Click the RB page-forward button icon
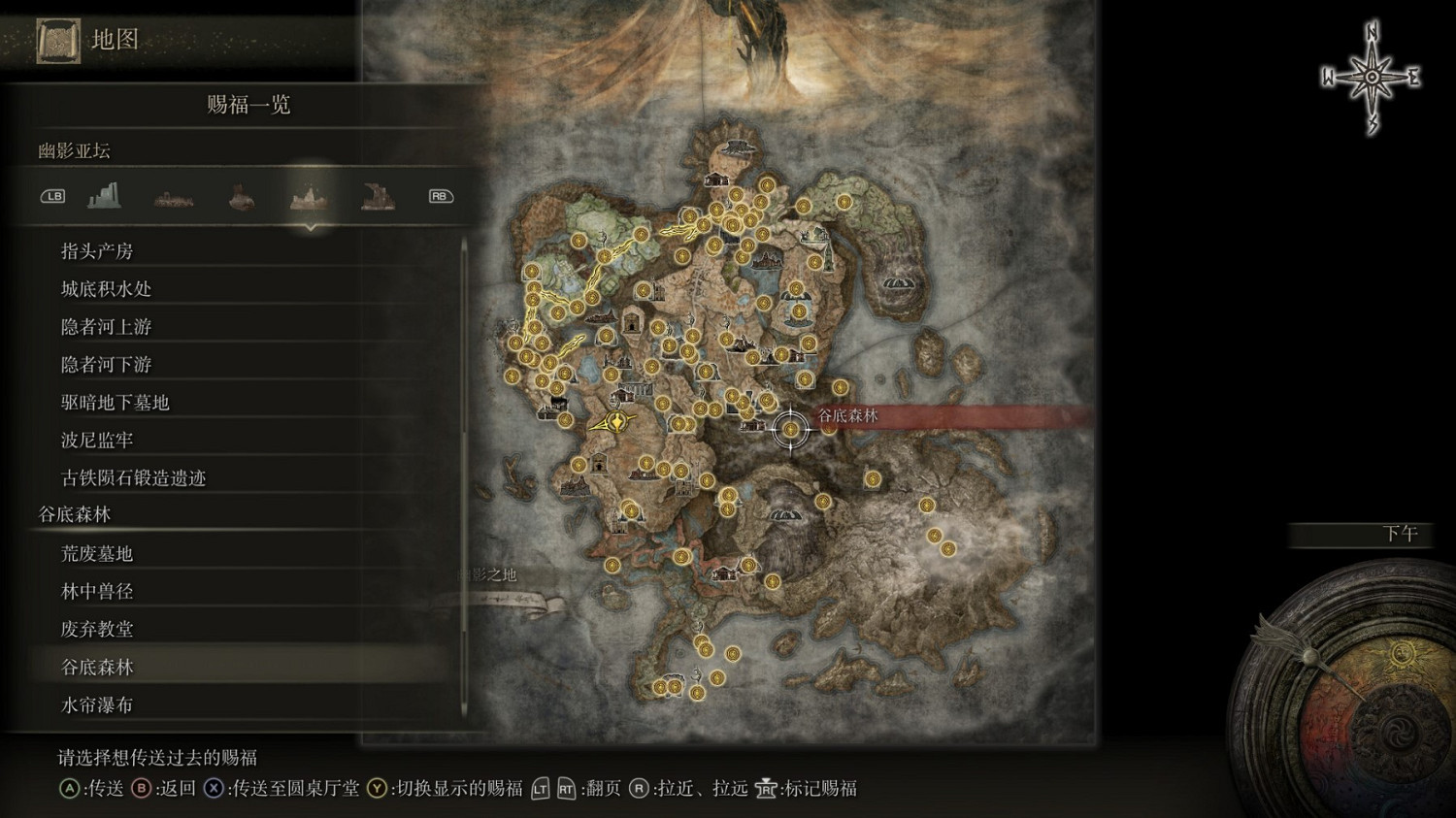The width and height of the screenshot is (1456, 818). (439, 195)
